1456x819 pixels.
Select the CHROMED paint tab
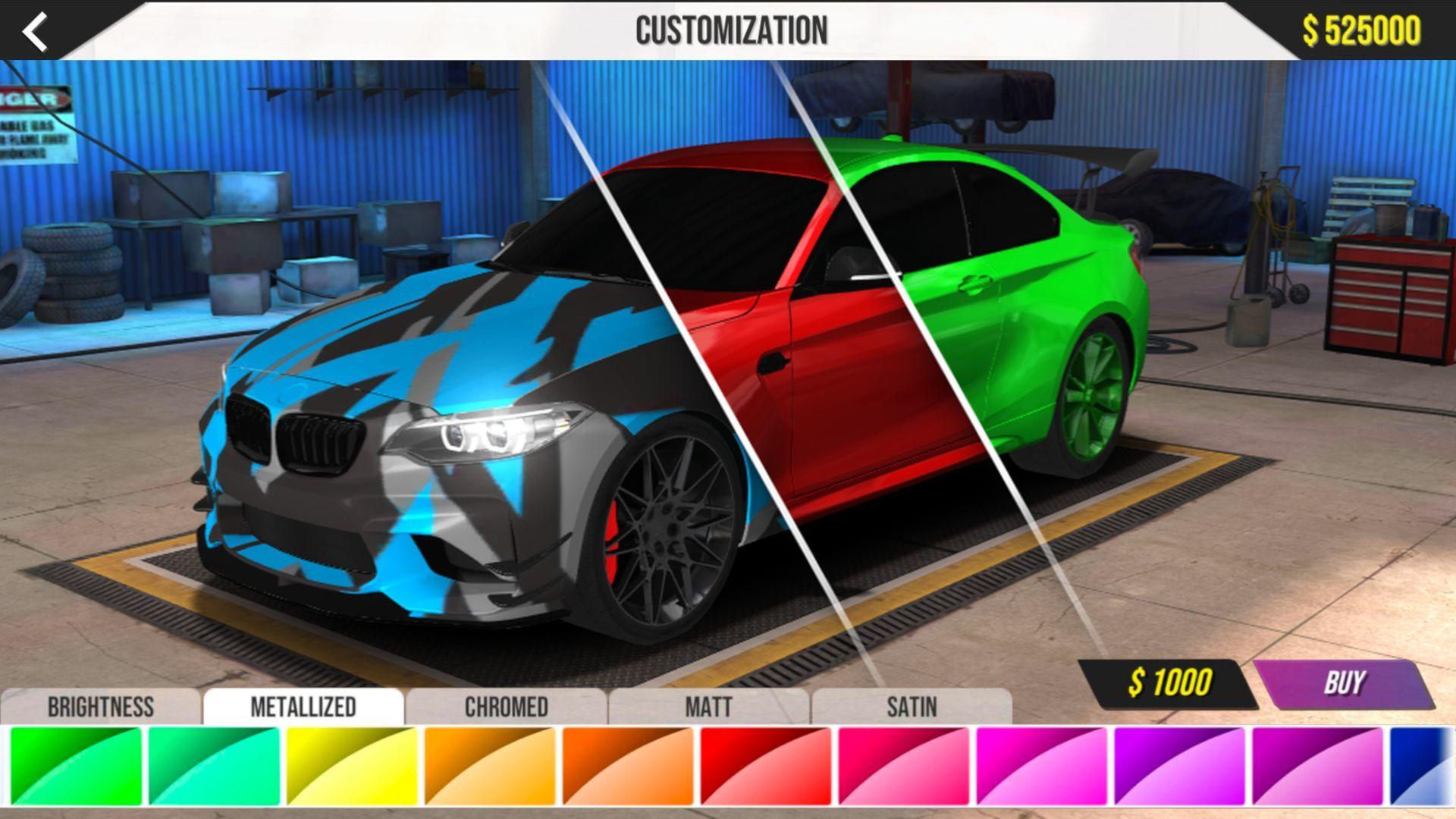click(505, 707)
